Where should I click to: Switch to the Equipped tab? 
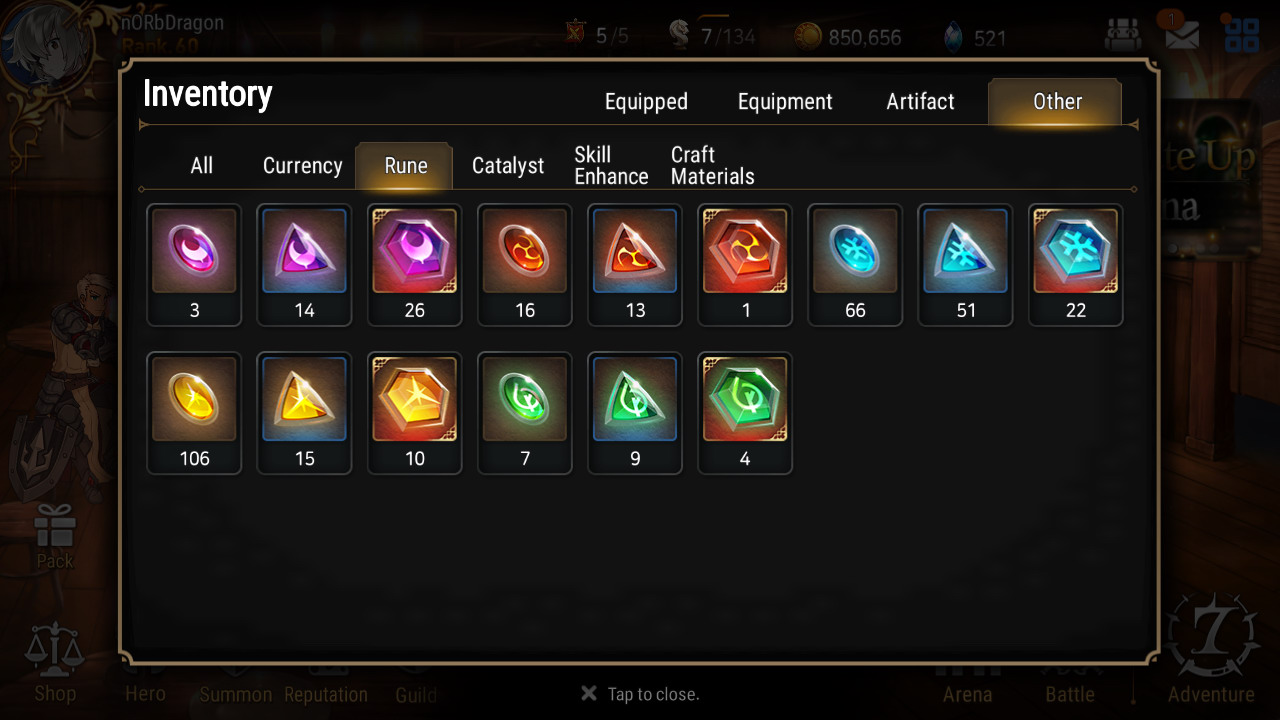(x=646, y=102)
